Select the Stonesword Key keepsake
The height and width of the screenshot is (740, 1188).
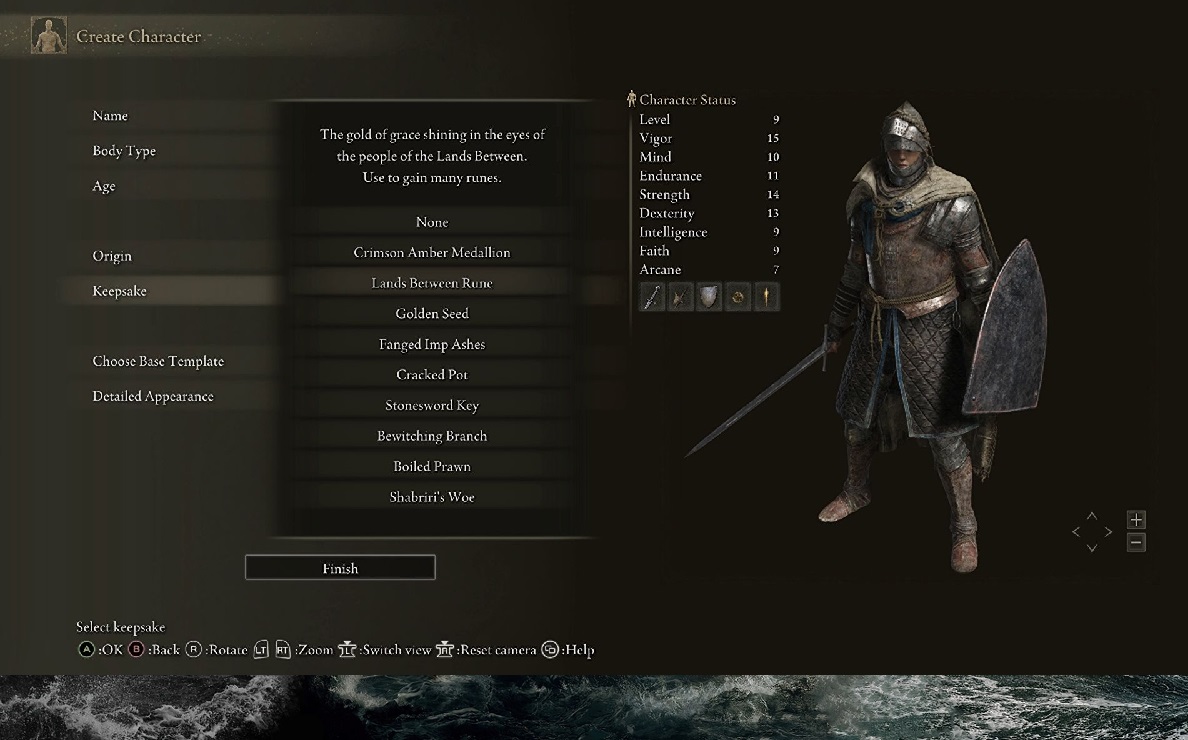point(432,405)
